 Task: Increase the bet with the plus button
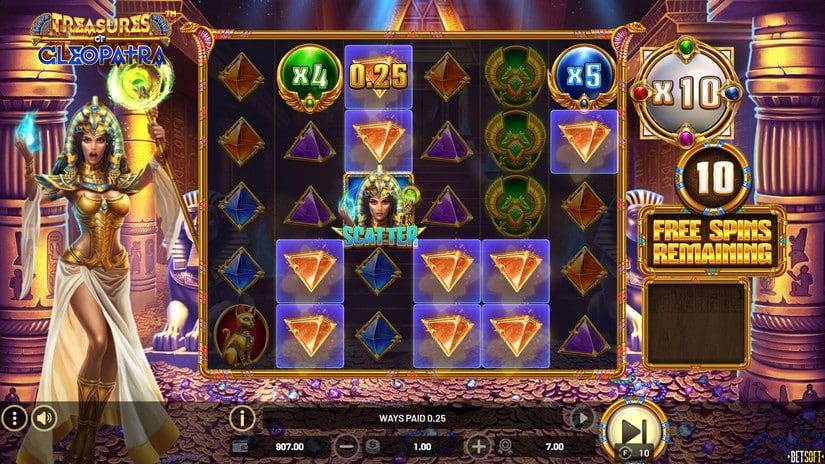(x=479, y=446)
